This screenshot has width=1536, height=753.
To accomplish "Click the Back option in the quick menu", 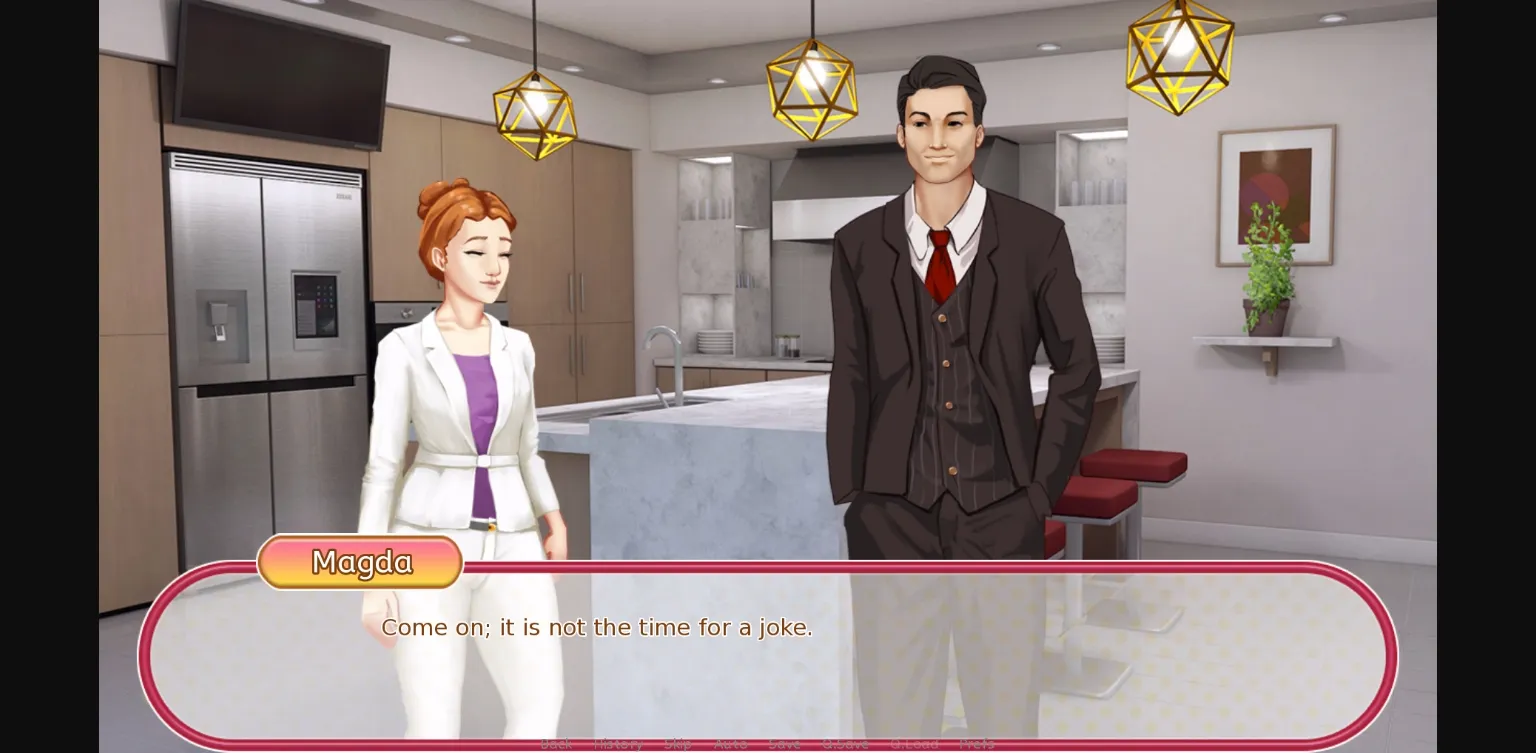I will [556, 744].
